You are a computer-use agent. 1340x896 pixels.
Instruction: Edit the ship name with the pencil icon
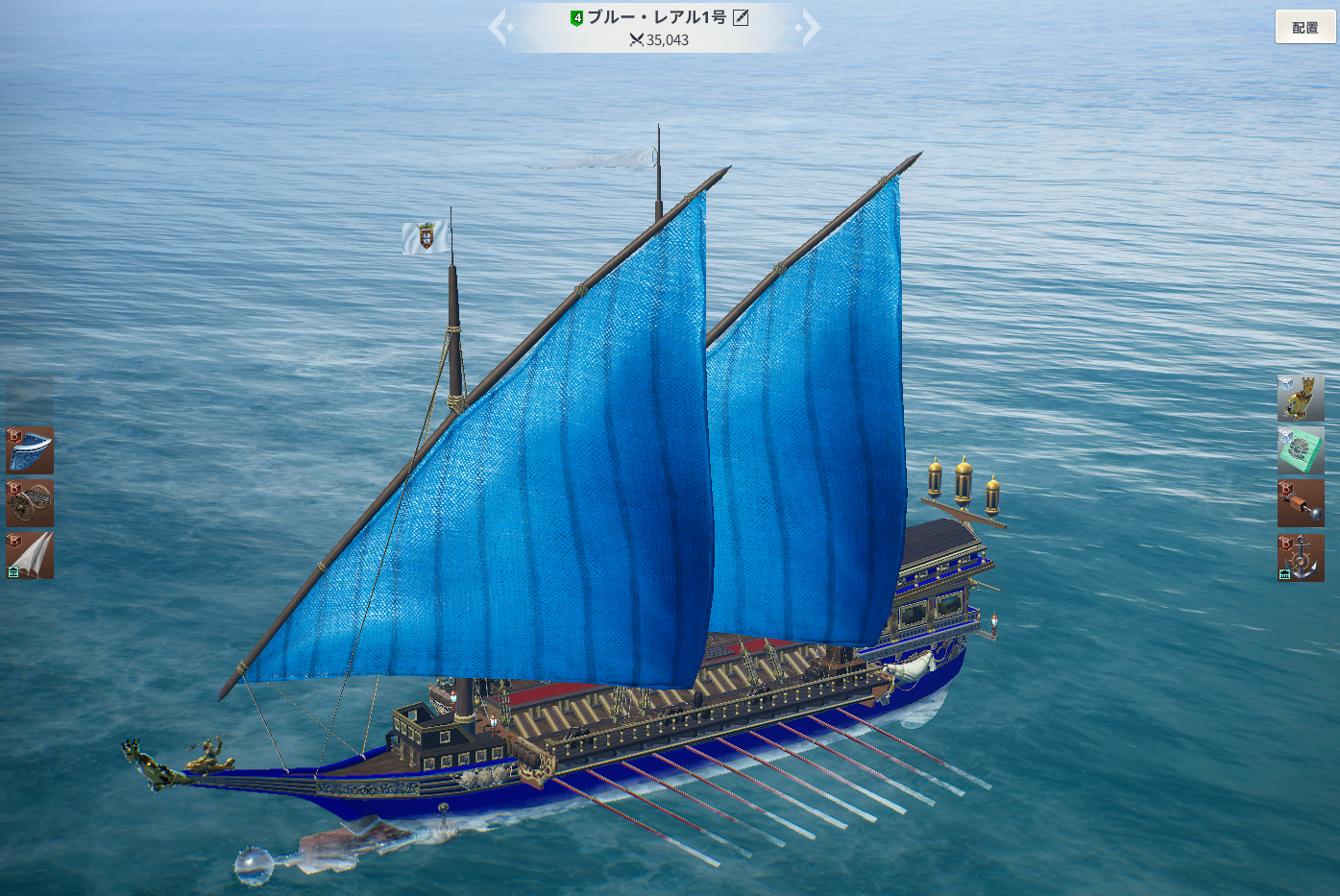click(741, 17)
